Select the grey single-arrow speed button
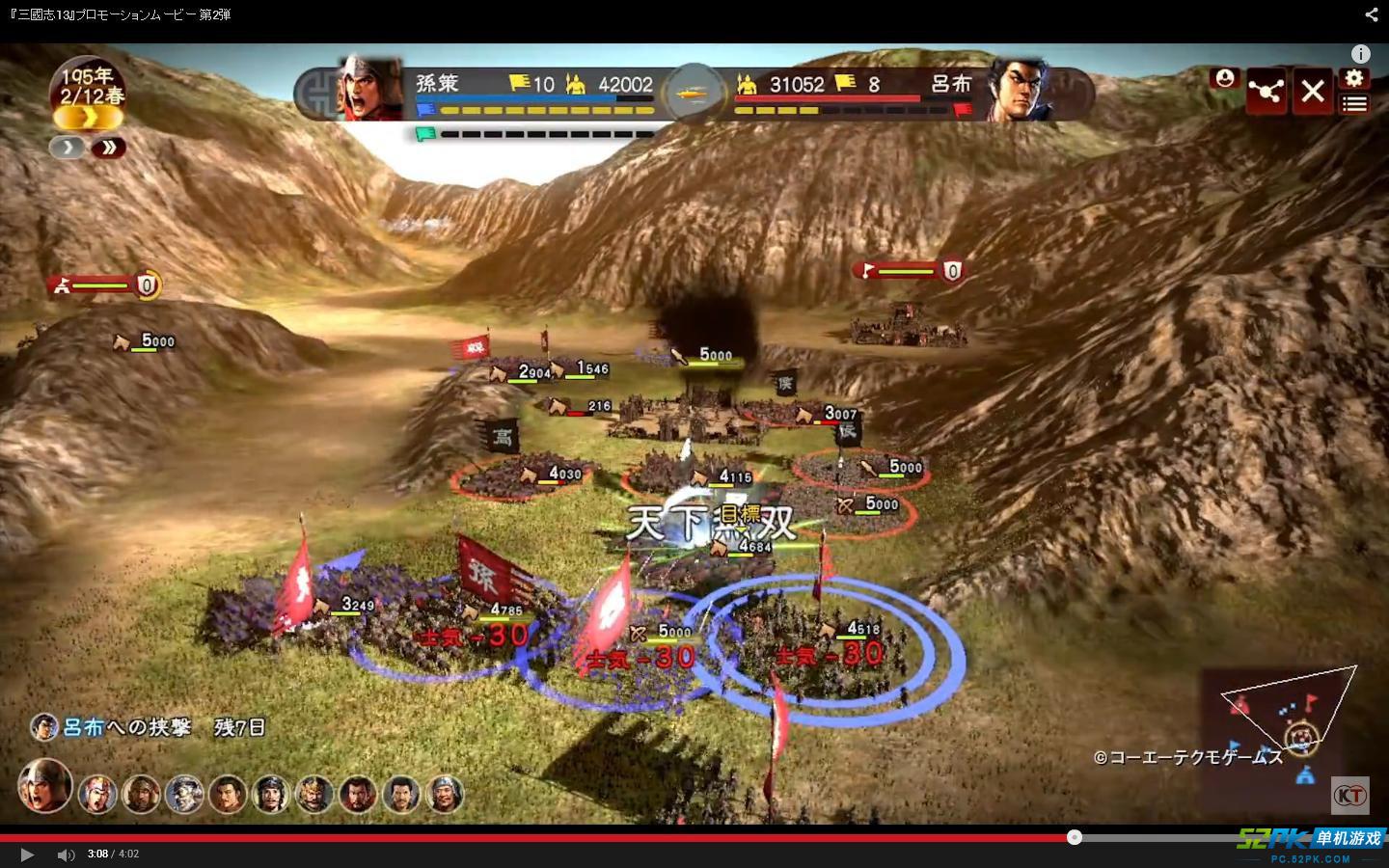This screenshot has width=1389, height=868. 67,148
